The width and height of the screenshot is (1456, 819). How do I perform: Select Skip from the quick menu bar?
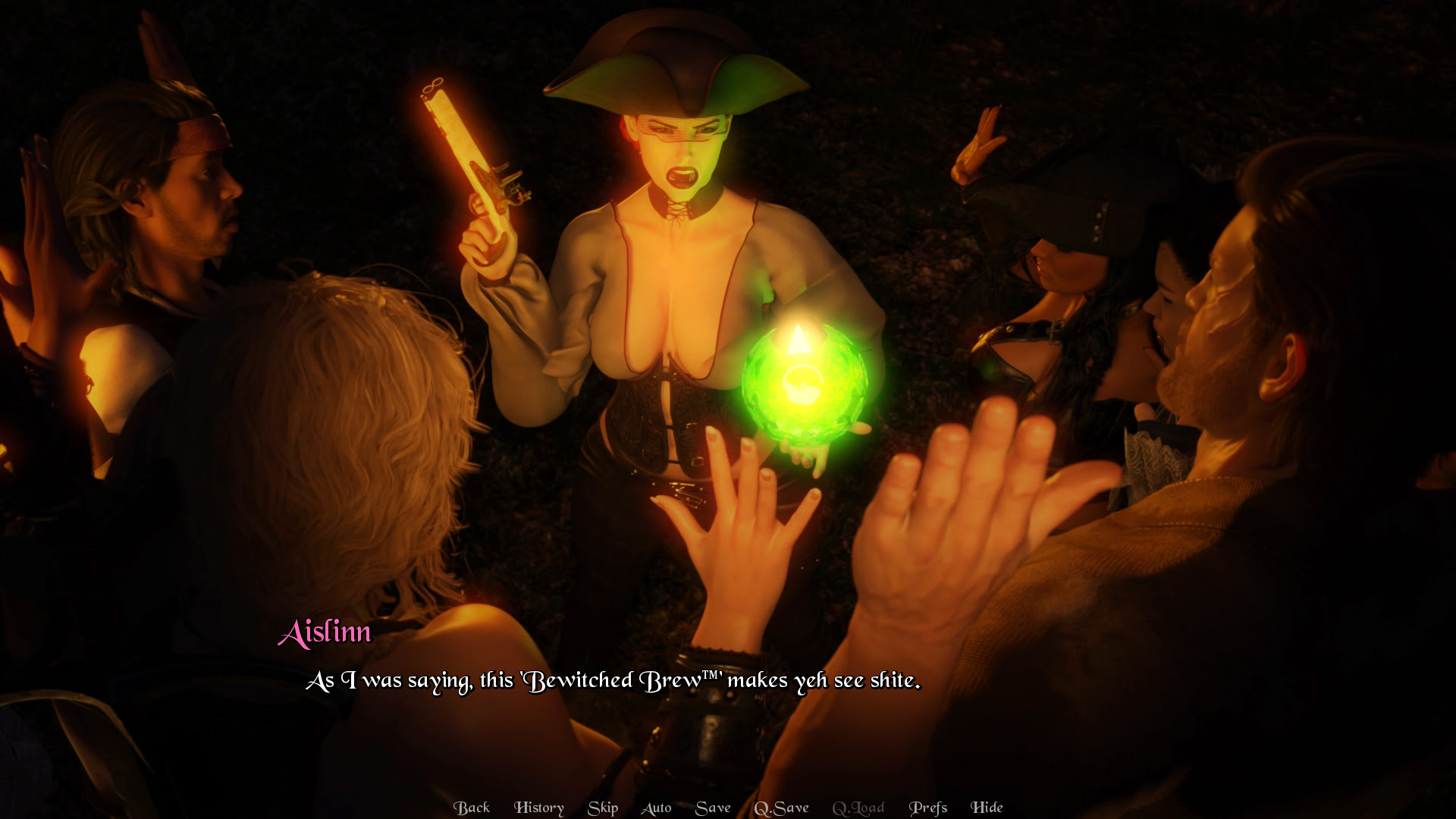(x=602, y=808)
